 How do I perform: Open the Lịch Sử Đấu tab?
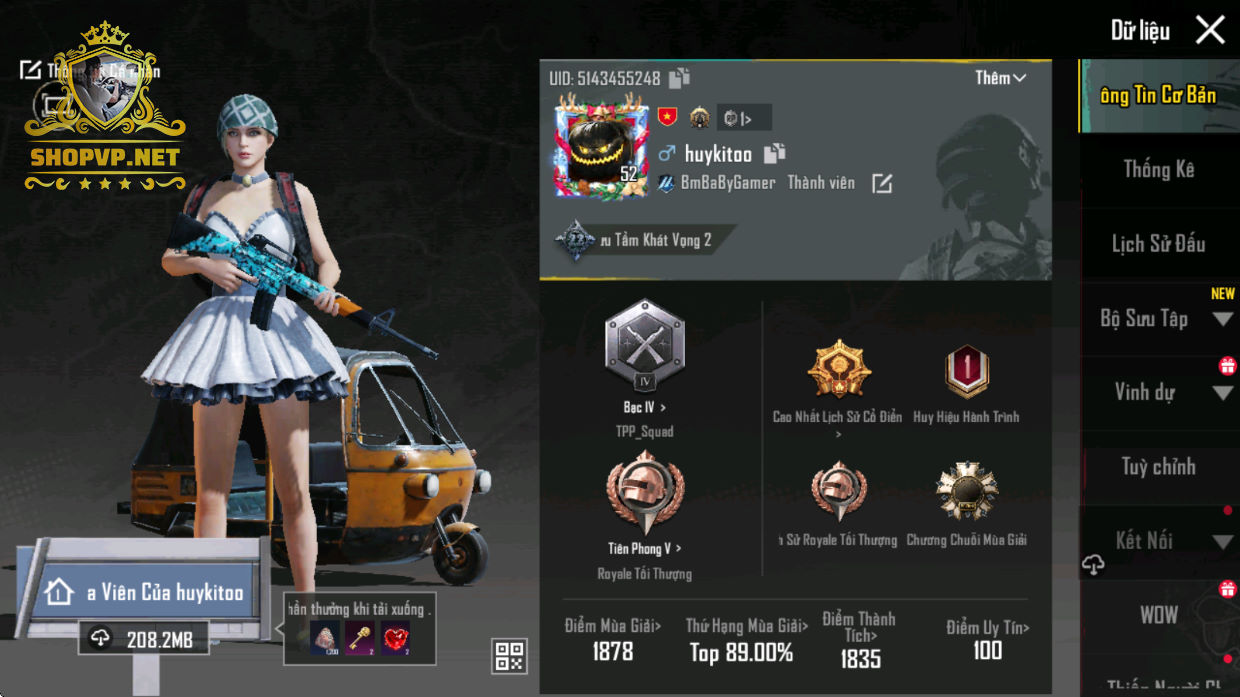[x=1158, y=244]
